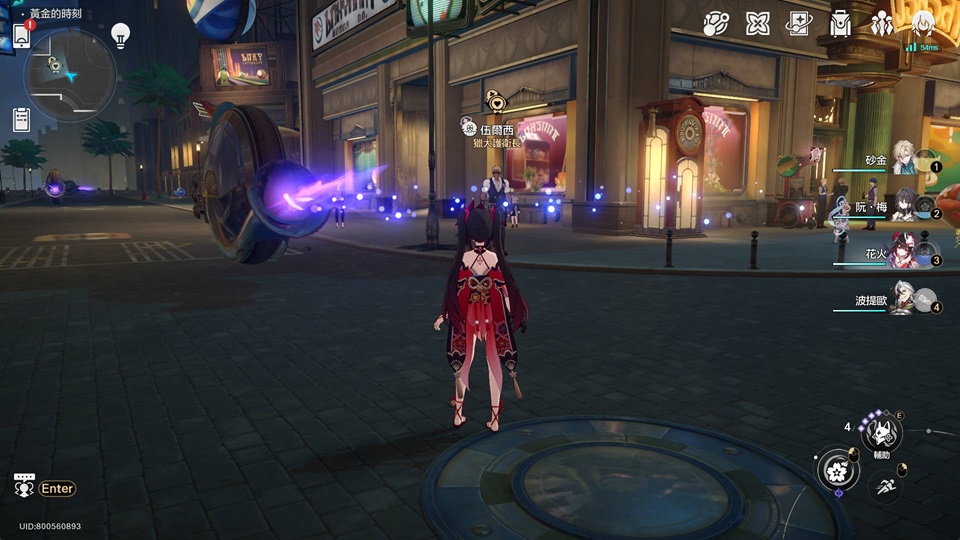This screenshot has width=960, height=540.
Task: Open the backpack inventory
Action: (x=840, y=23)
